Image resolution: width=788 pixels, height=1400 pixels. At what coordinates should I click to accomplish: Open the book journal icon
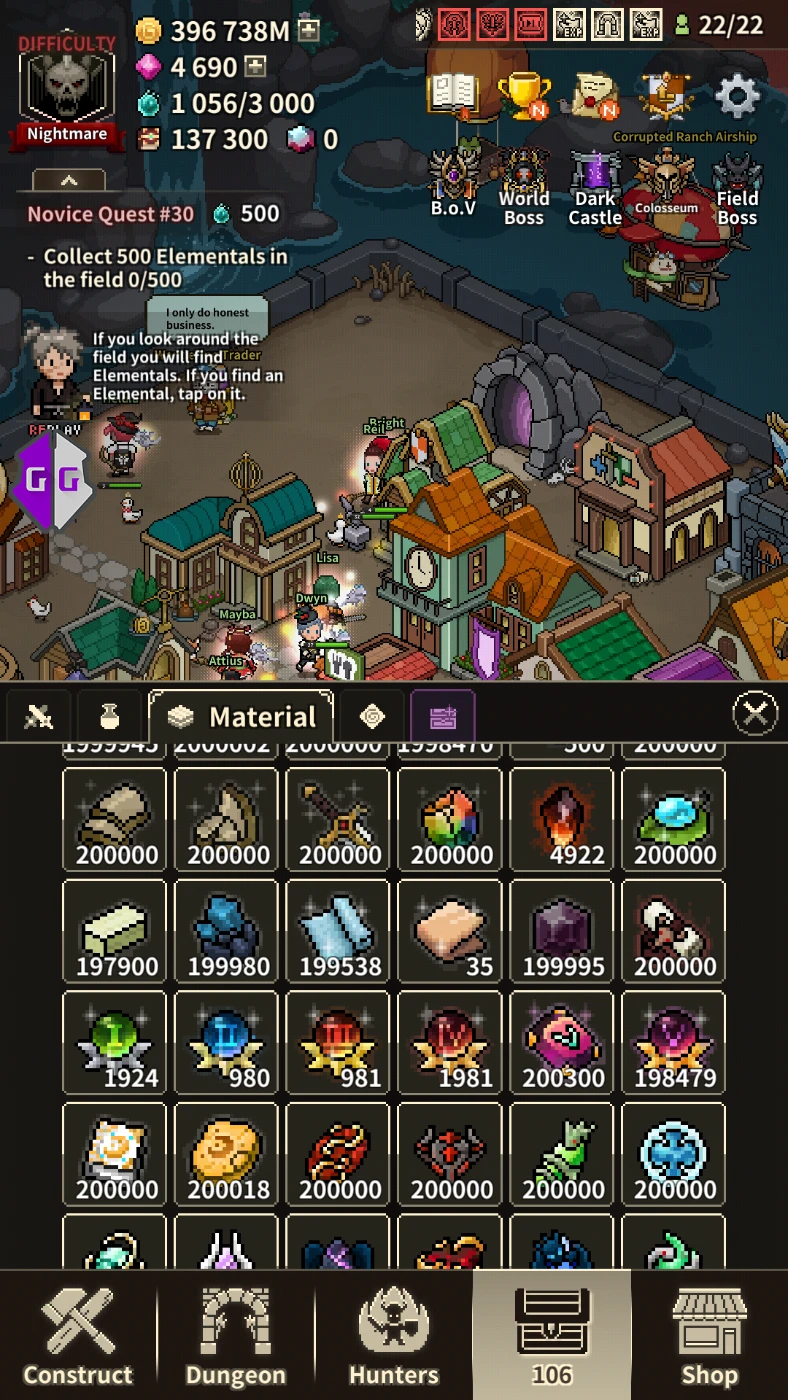point(453,95)
